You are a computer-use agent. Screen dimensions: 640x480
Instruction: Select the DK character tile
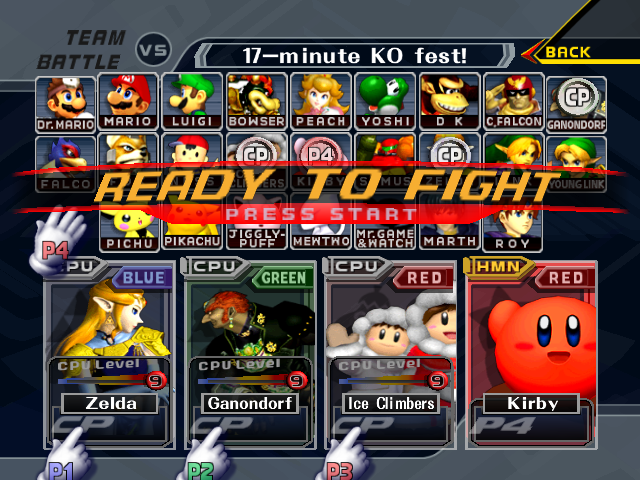[x=448, y=102]
